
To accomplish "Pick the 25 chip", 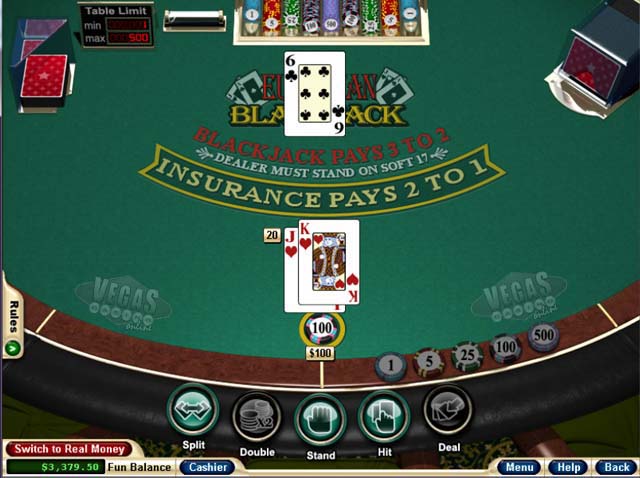I will [x=466, y=355].
